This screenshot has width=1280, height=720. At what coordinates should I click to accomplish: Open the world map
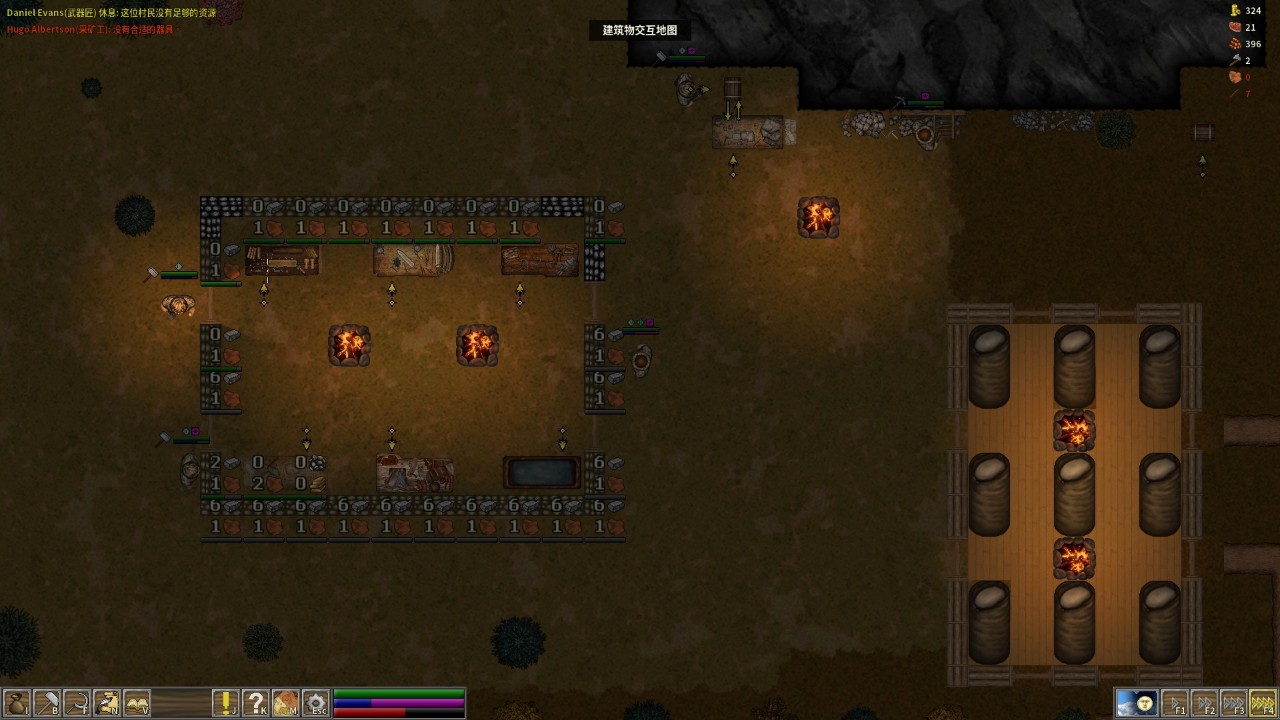tap(285, 701)
